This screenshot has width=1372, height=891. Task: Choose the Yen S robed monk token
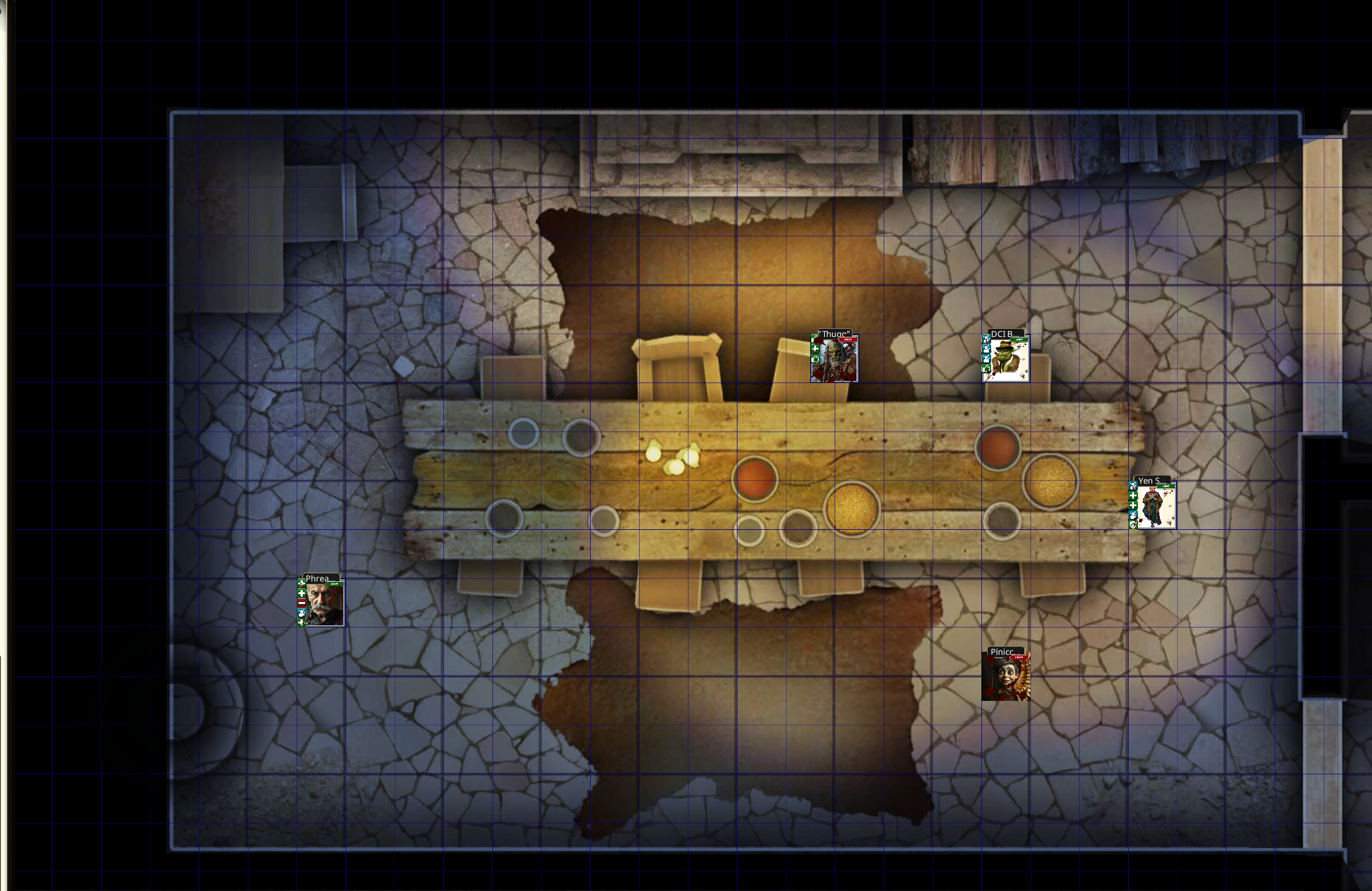tap(1156, 507)
